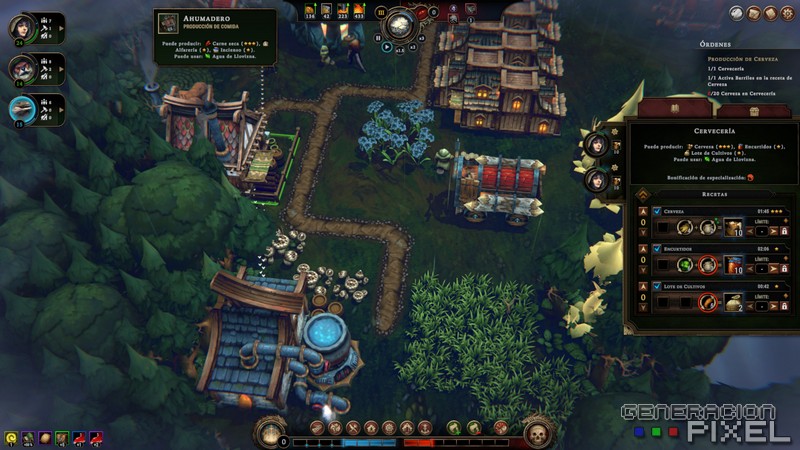The height and width of the screenshot is (450, 800).
Task: Pause the game speed
Action: click(x=378, y=37)
